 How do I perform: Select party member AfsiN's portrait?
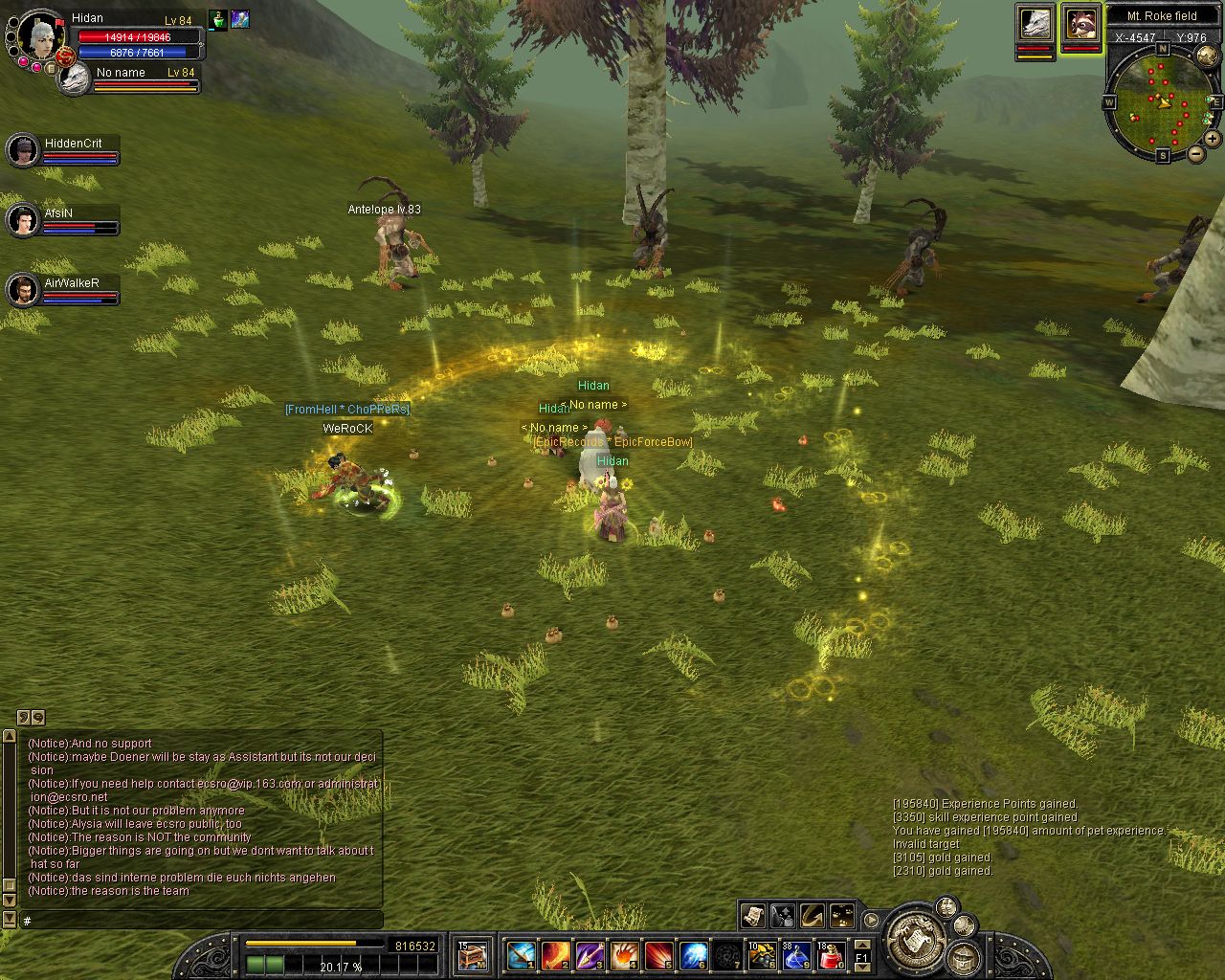(x=22, y=220)
